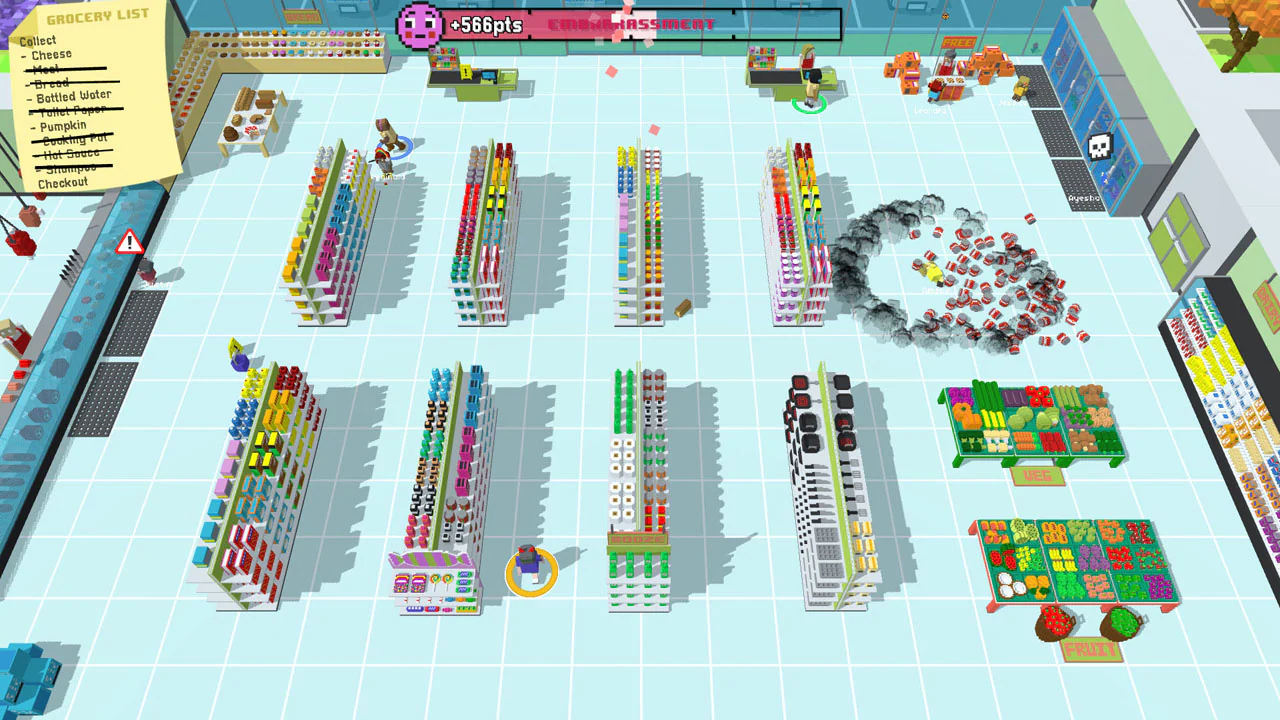The image size is (1280, 720).
Task: Select the FRUIT stand sign
Action: pos(1093,647)
